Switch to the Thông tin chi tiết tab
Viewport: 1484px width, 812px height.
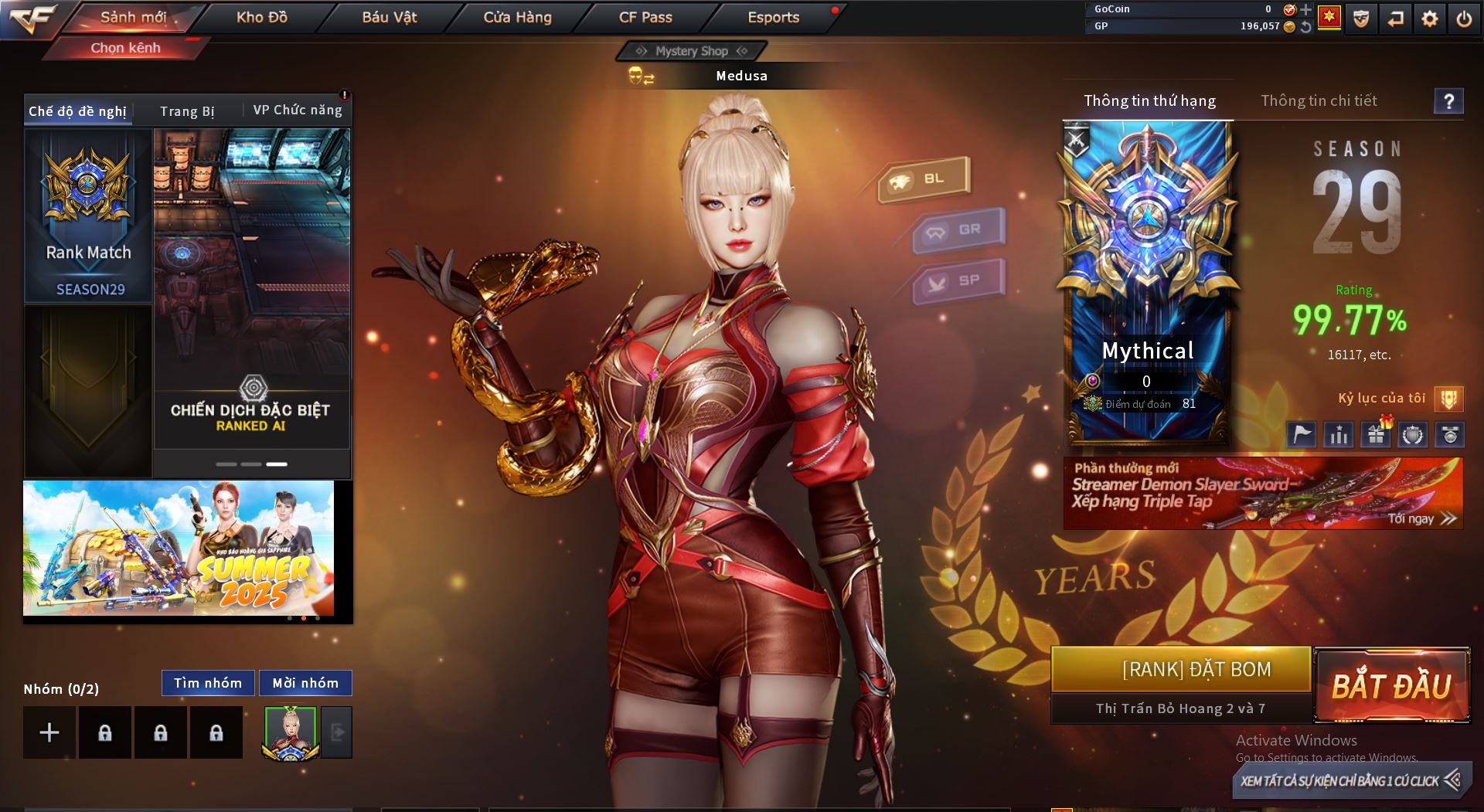coord(1319,100)
